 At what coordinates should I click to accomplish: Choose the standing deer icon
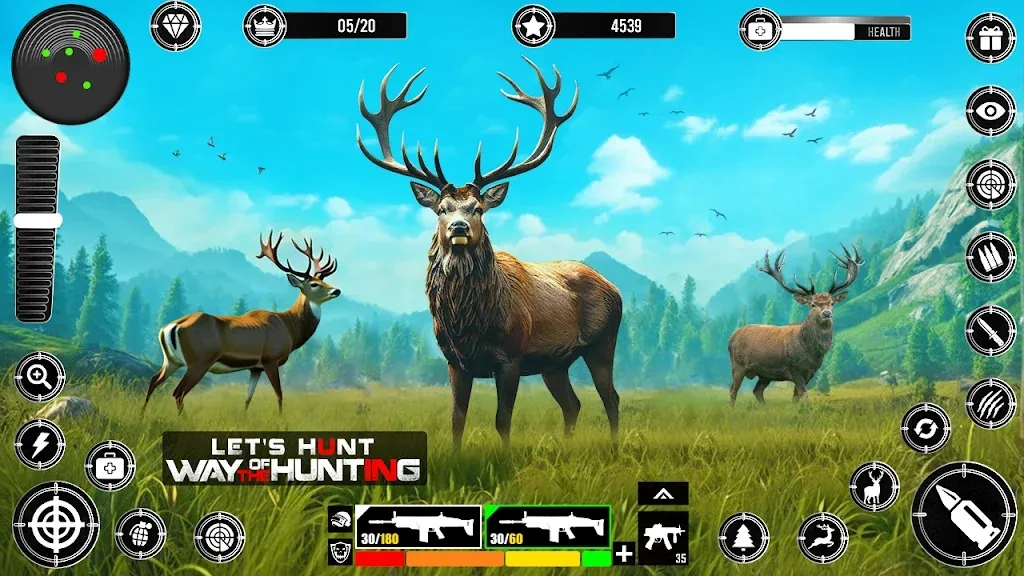pos(874,486)
